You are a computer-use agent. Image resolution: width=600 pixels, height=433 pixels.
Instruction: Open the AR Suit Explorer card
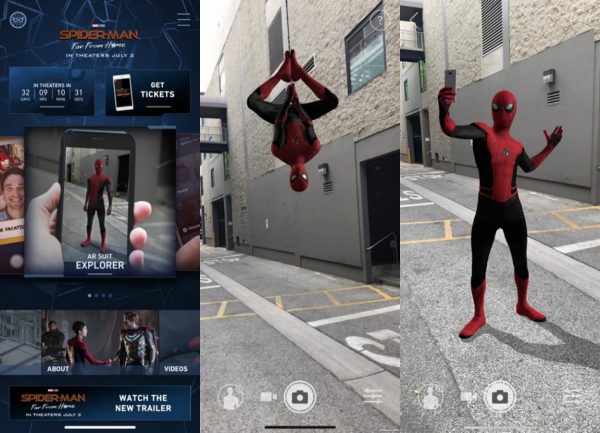100,199
